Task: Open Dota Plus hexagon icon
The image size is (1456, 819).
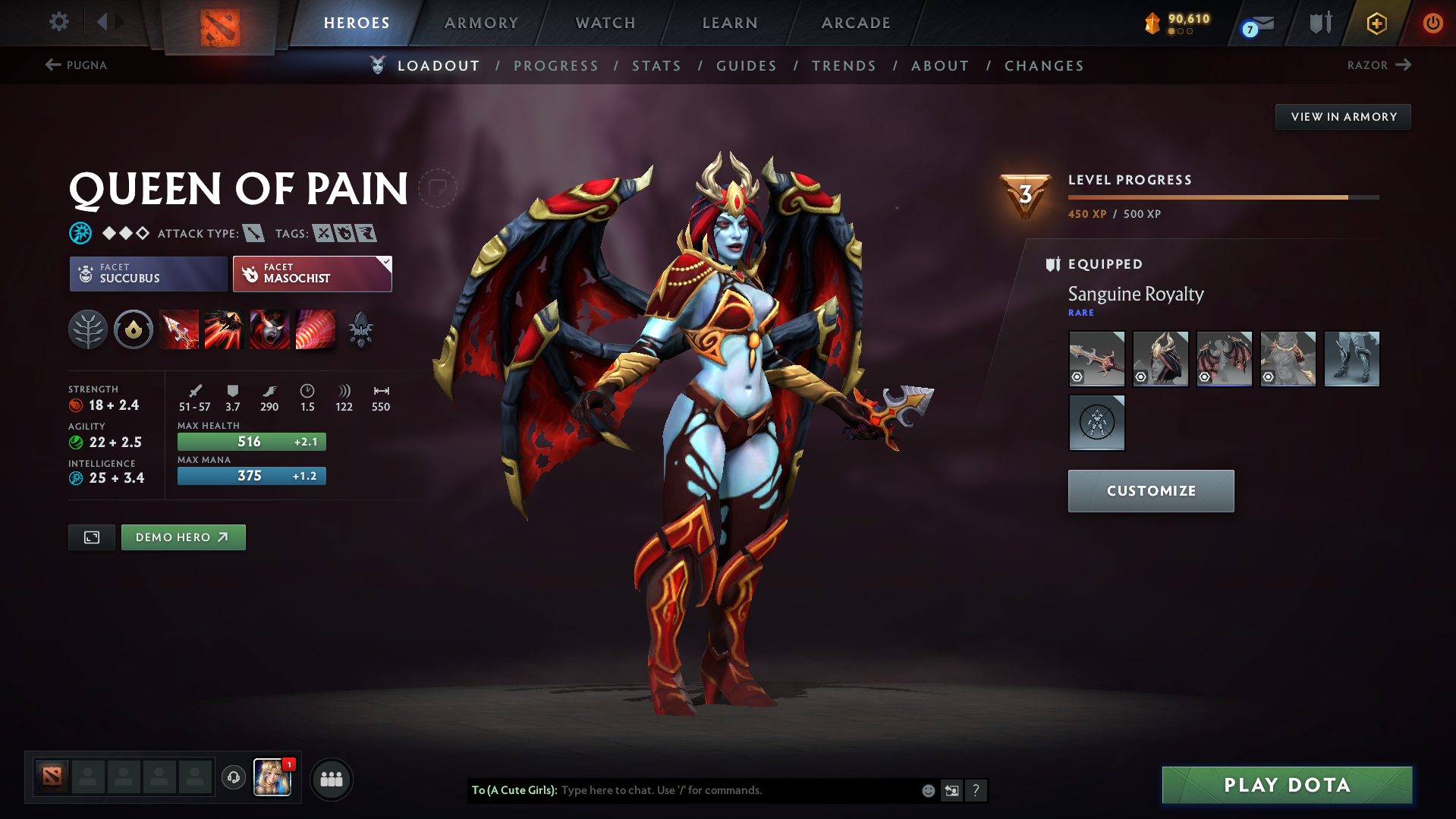Action: point(1376,23)
